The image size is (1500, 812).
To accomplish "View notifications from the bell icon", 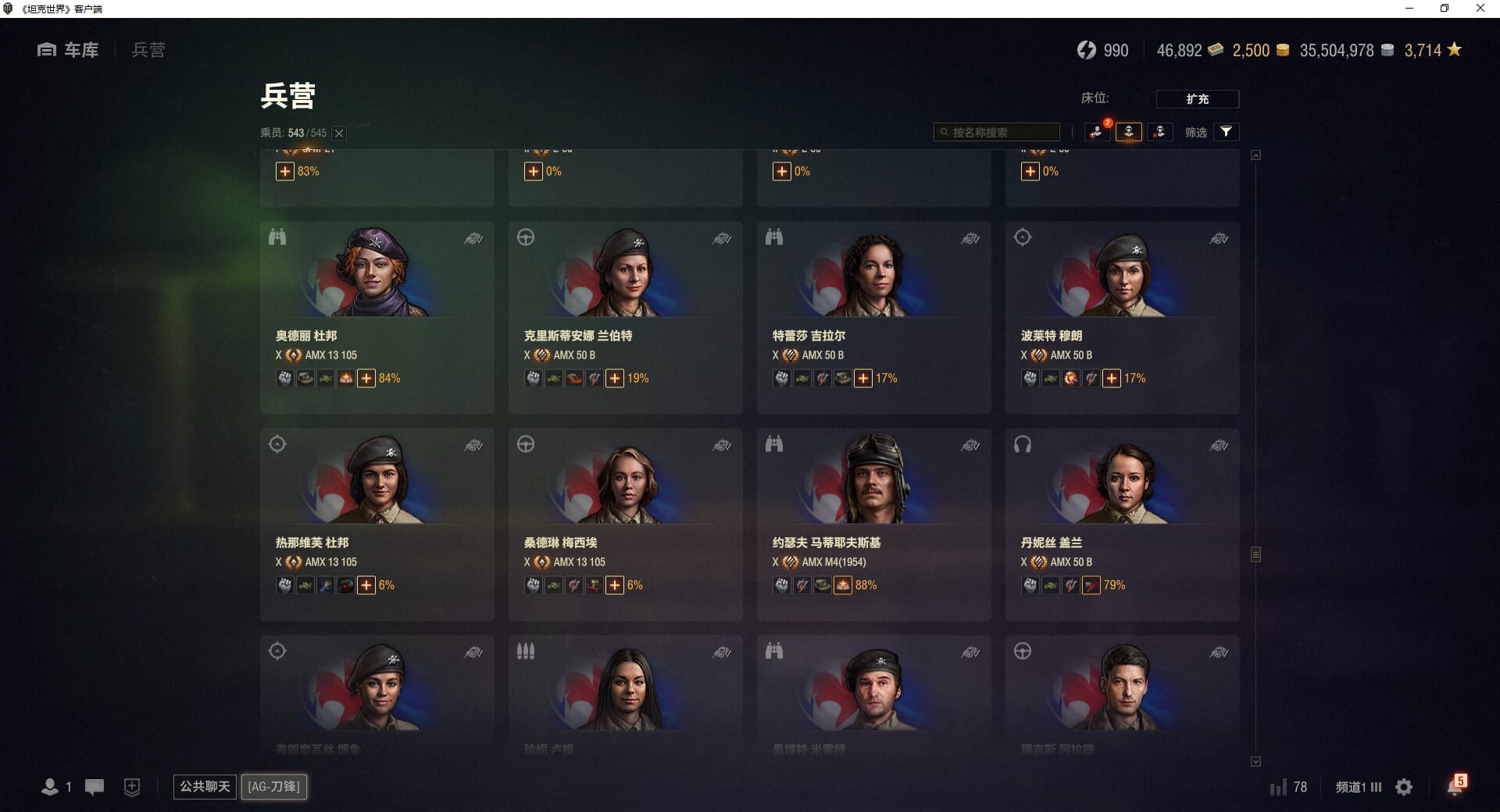I will coord(1455,786).
